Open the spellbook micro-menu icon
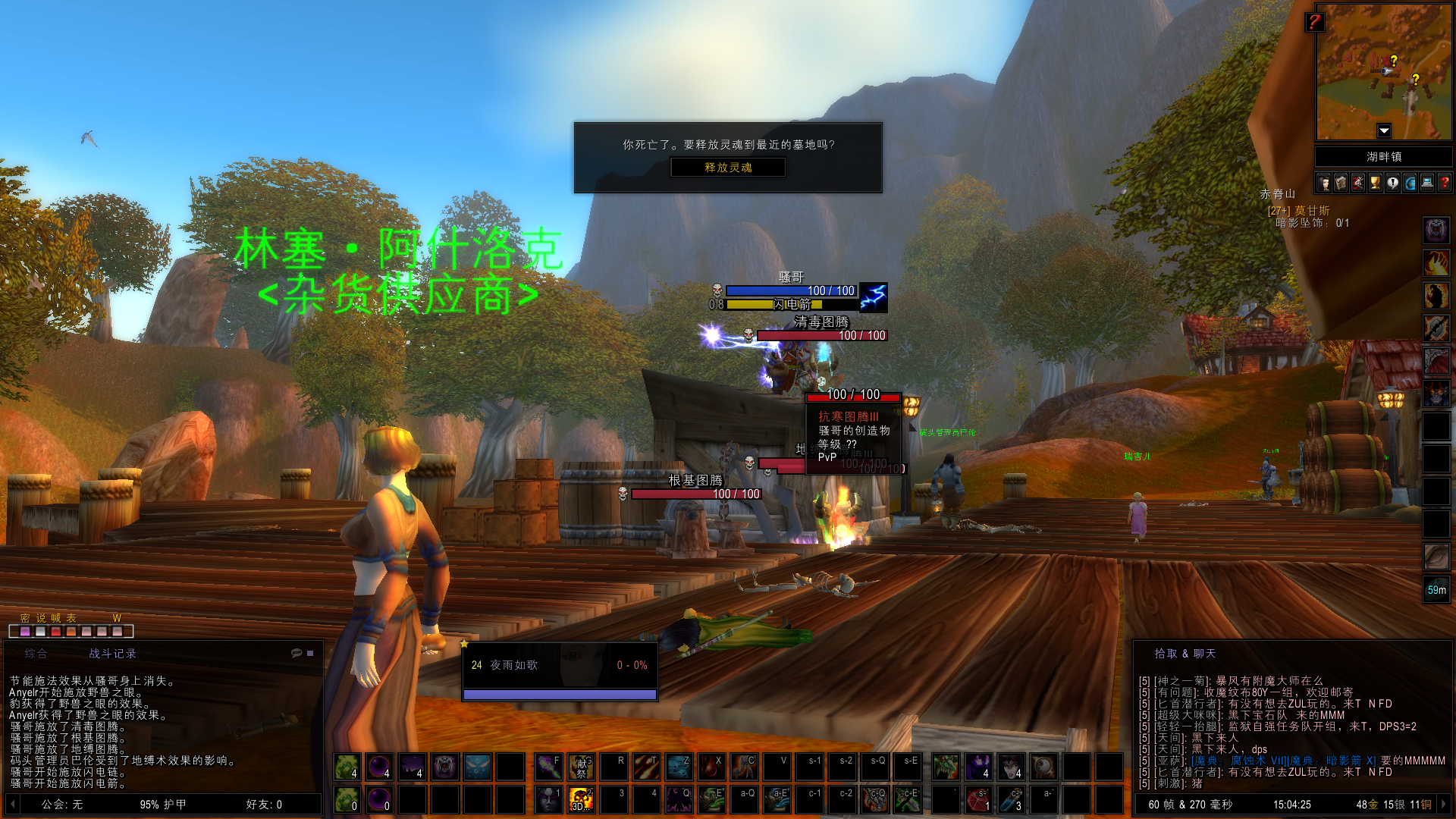 coord(1341,183)
